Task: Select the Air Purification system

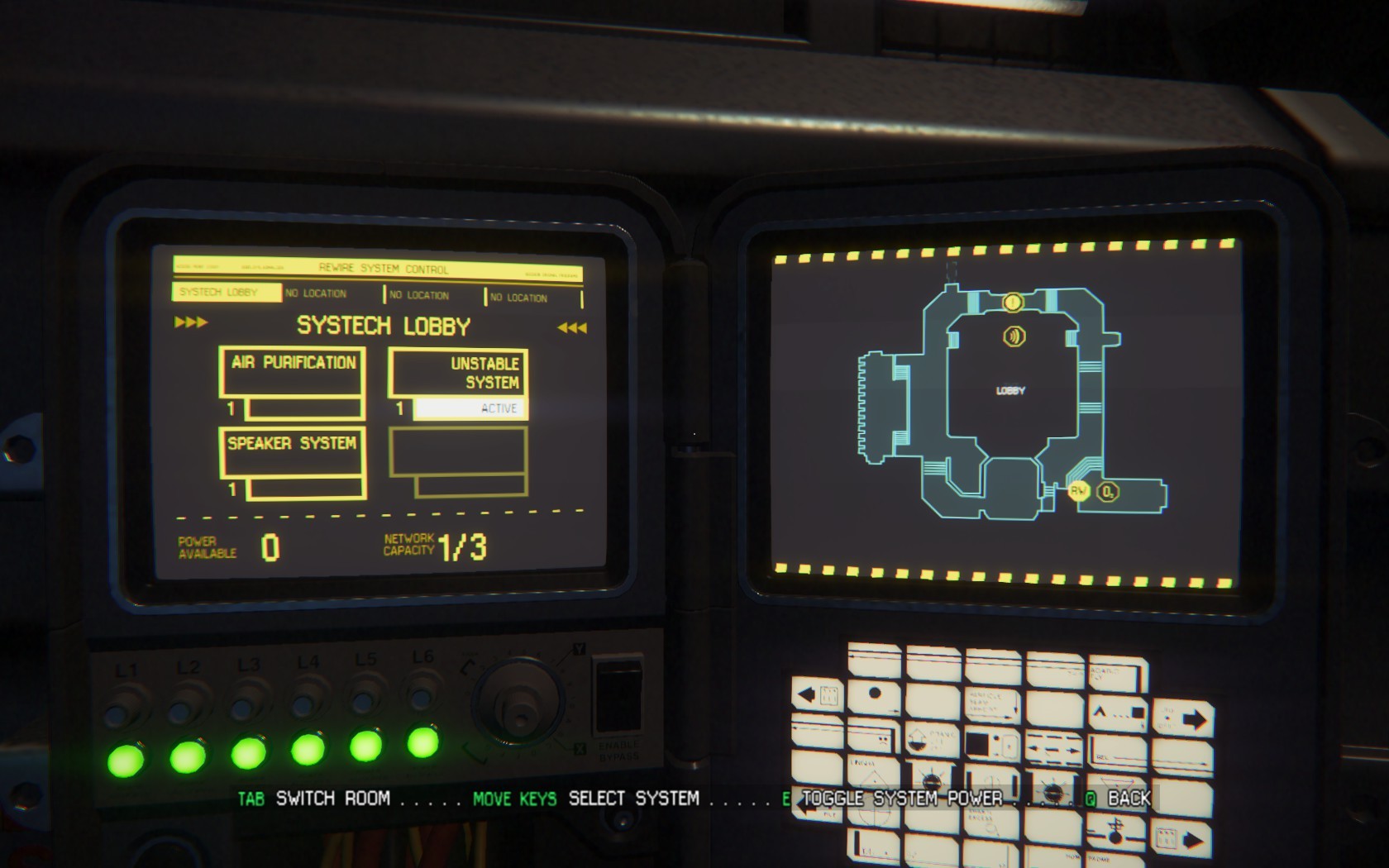Action: pos(292,372)
